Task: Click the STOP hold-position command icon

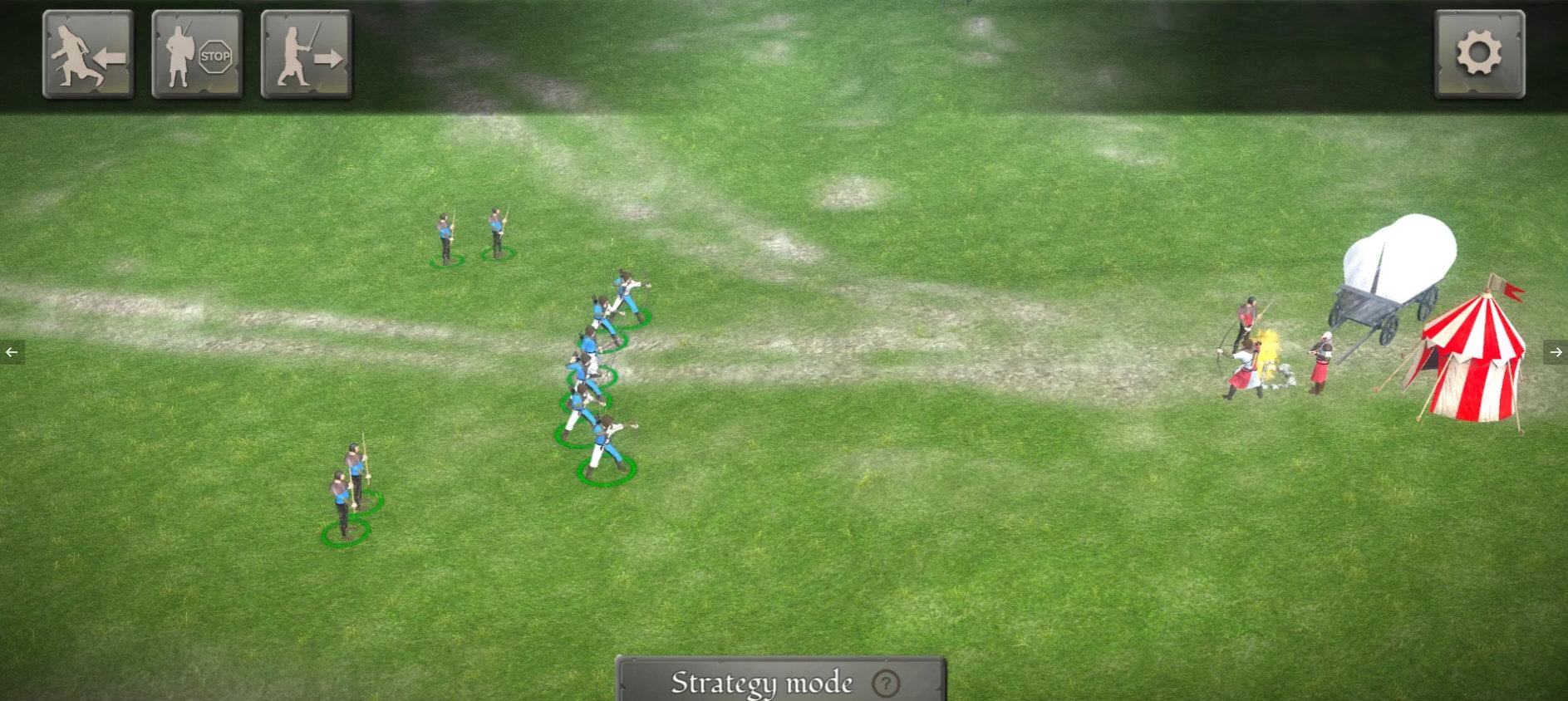Action: (197, 53)
